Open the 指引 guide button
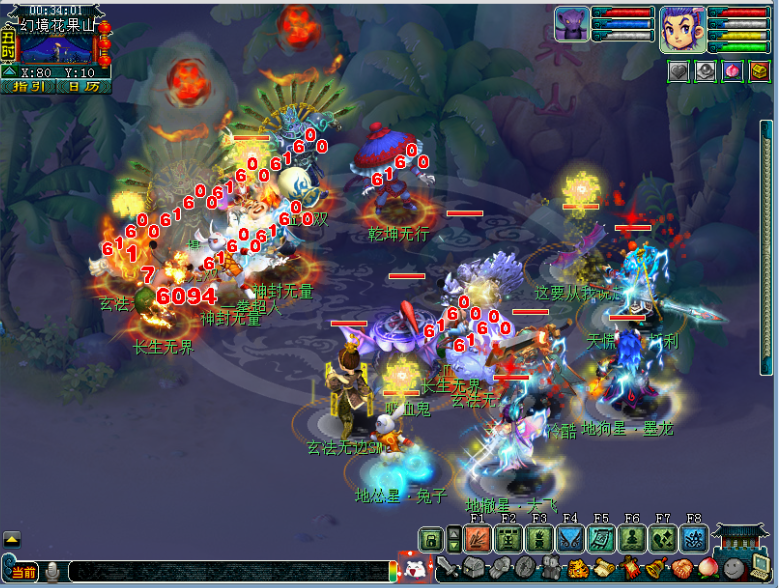 pyautogui.click(x=29, y=86)
